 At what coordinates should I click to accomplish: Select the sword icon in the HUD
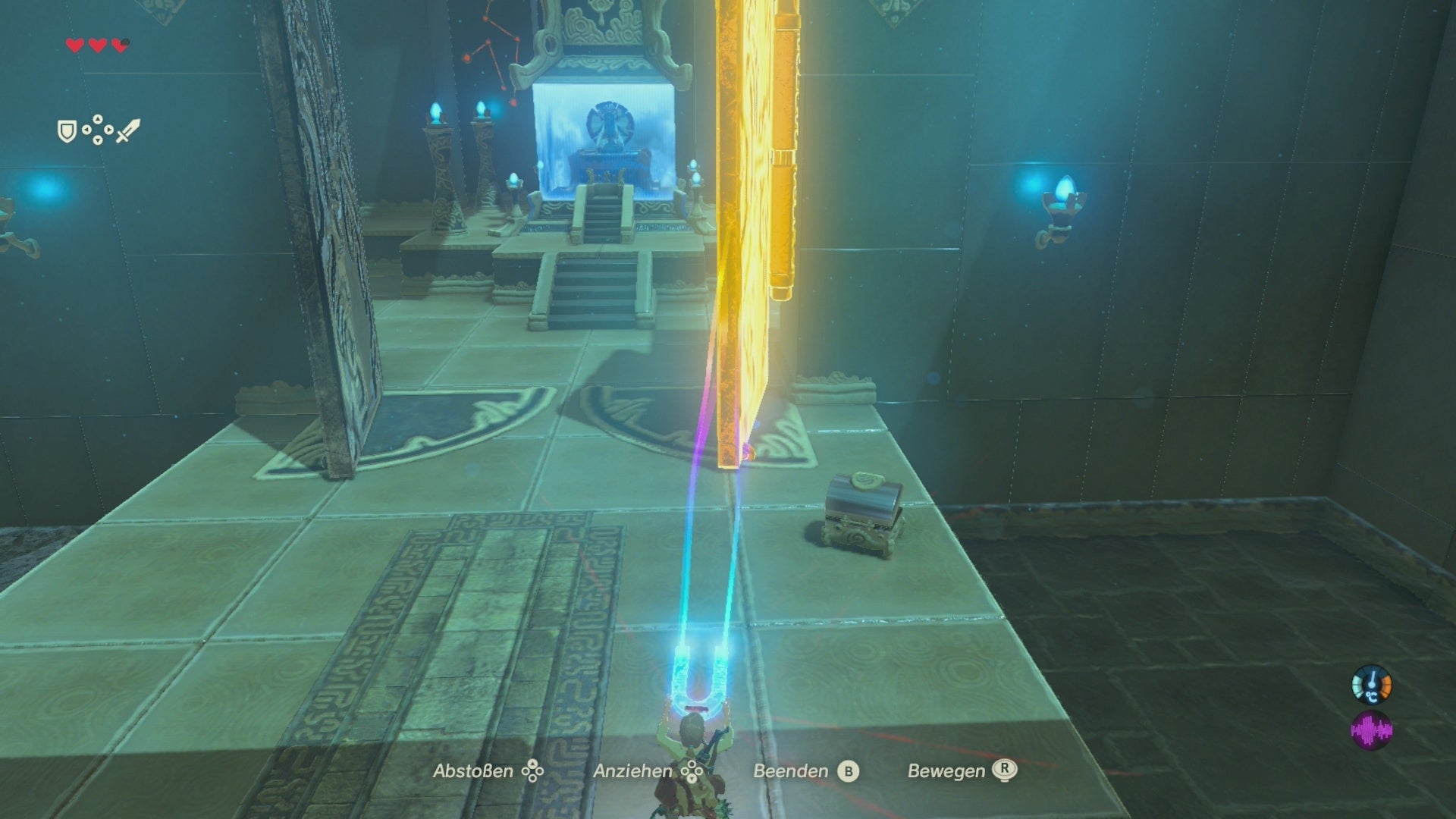click(x=127, y=131)
